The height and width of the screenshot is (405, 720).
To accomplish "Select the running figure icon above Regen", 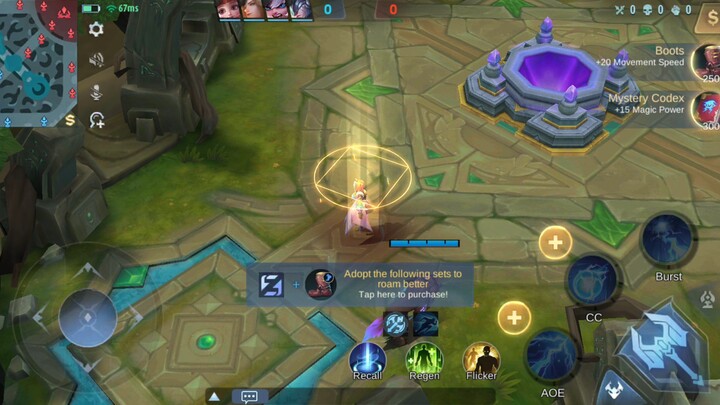I will point(425,323).
